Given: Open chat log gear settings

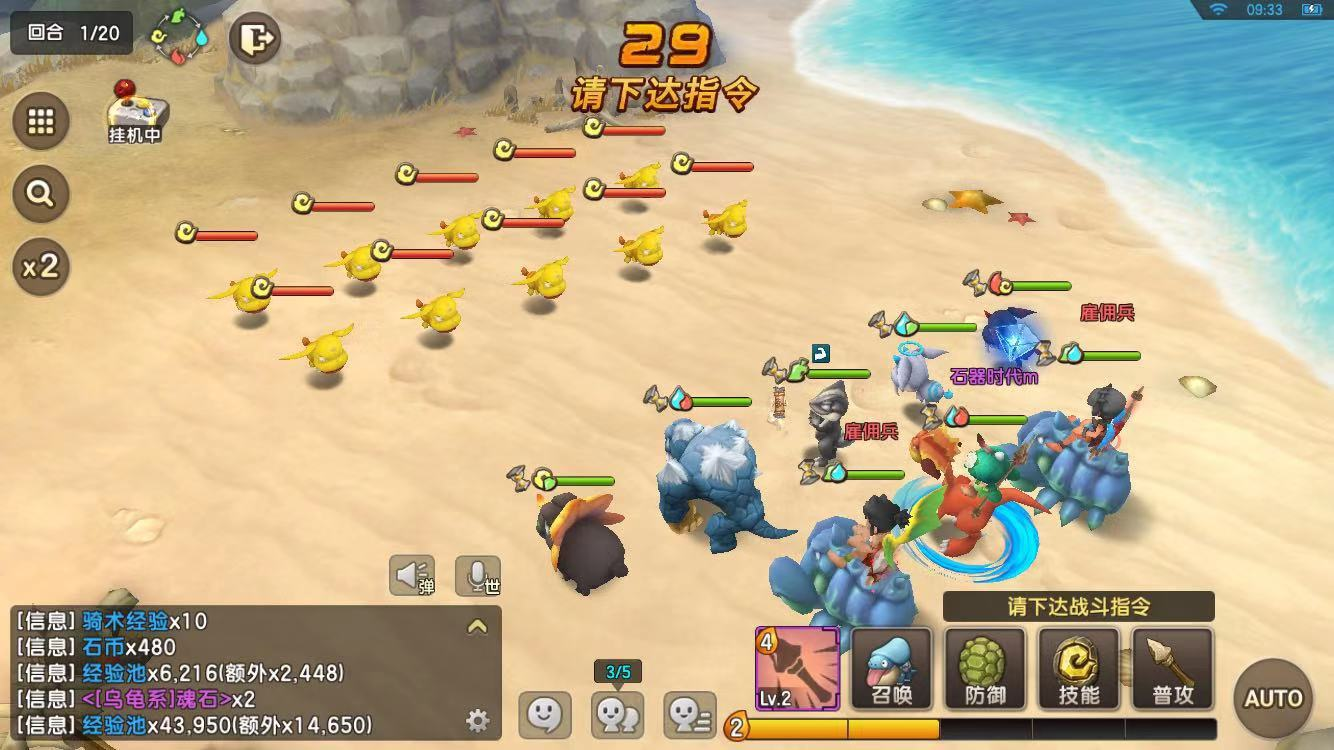Looking at the screenshot, I should (477, 720).
